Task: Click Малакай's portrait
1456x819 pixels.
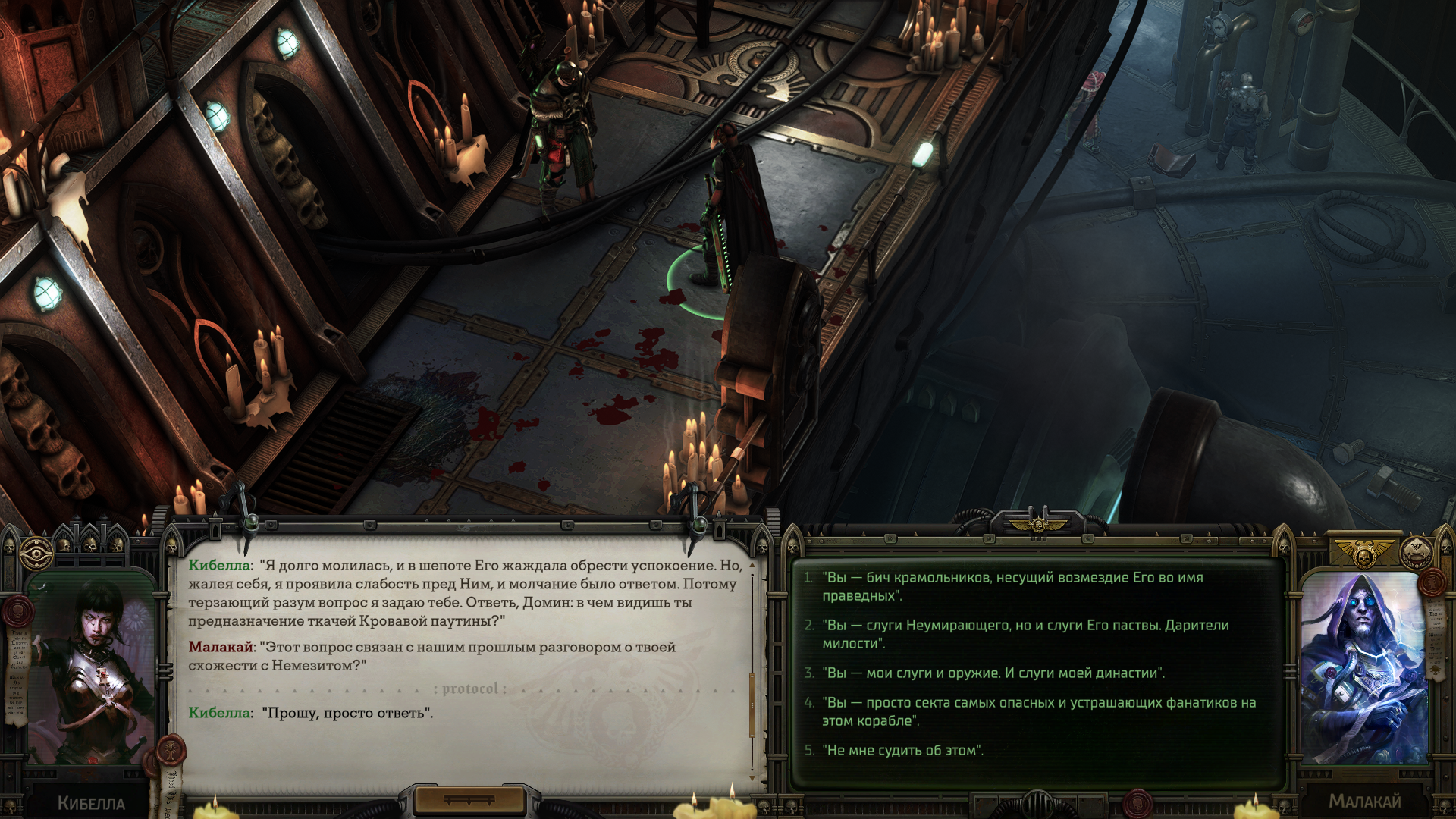Action: (1363, 667)
